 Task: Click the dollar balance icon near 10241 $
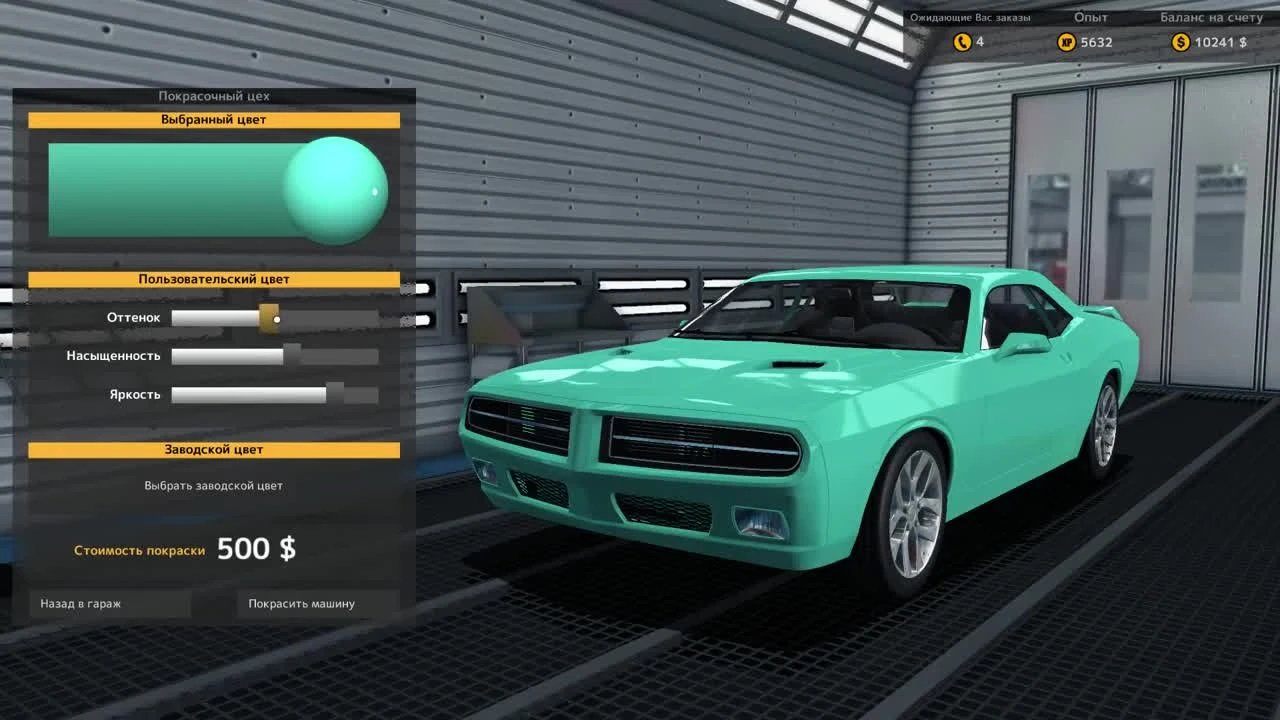[x=1181, y=43]
